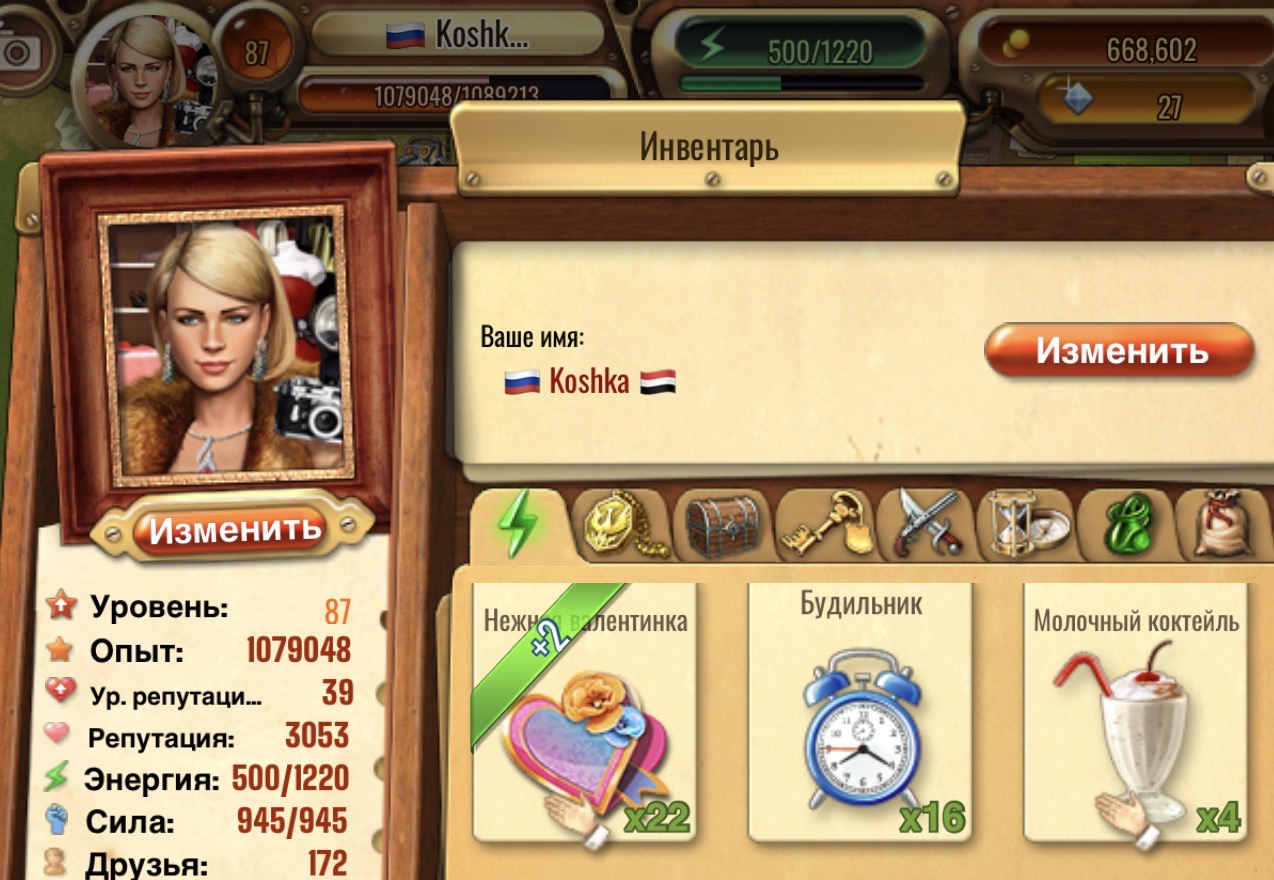Image resolution: width=1274 pixels, height=880 pixels.
Task: Tap the camera icon in the corner
Action: click(20, 52)
